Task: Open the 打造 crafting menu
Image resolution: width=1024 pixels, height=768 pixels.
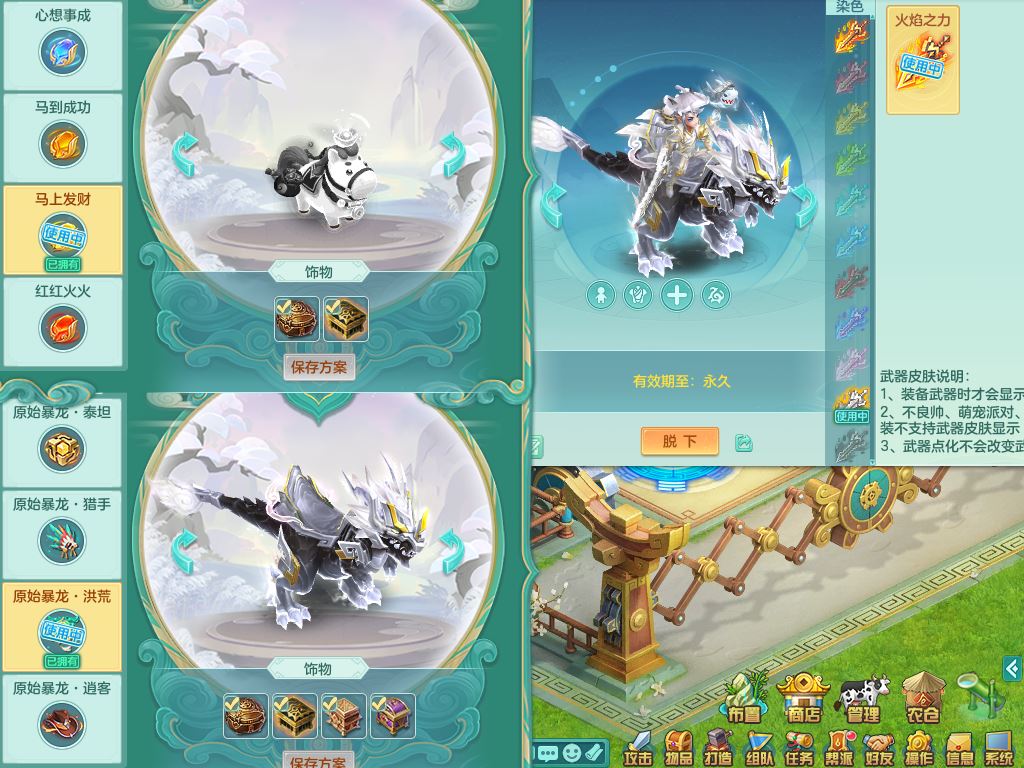Action: coord(719,748)
